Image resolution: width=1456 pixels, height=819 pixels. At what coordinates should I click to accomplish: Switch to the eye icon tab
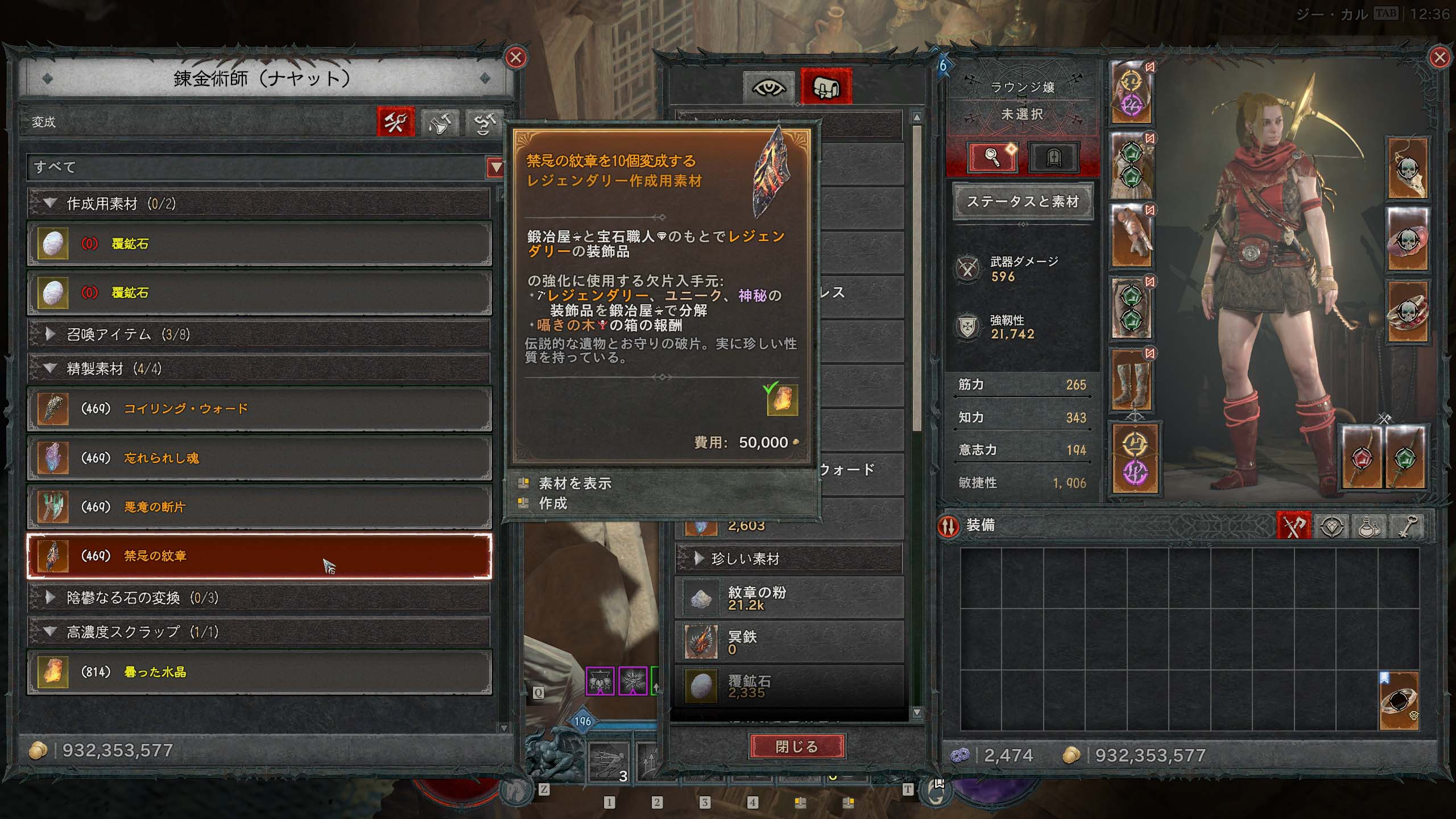tap(768, 88)
